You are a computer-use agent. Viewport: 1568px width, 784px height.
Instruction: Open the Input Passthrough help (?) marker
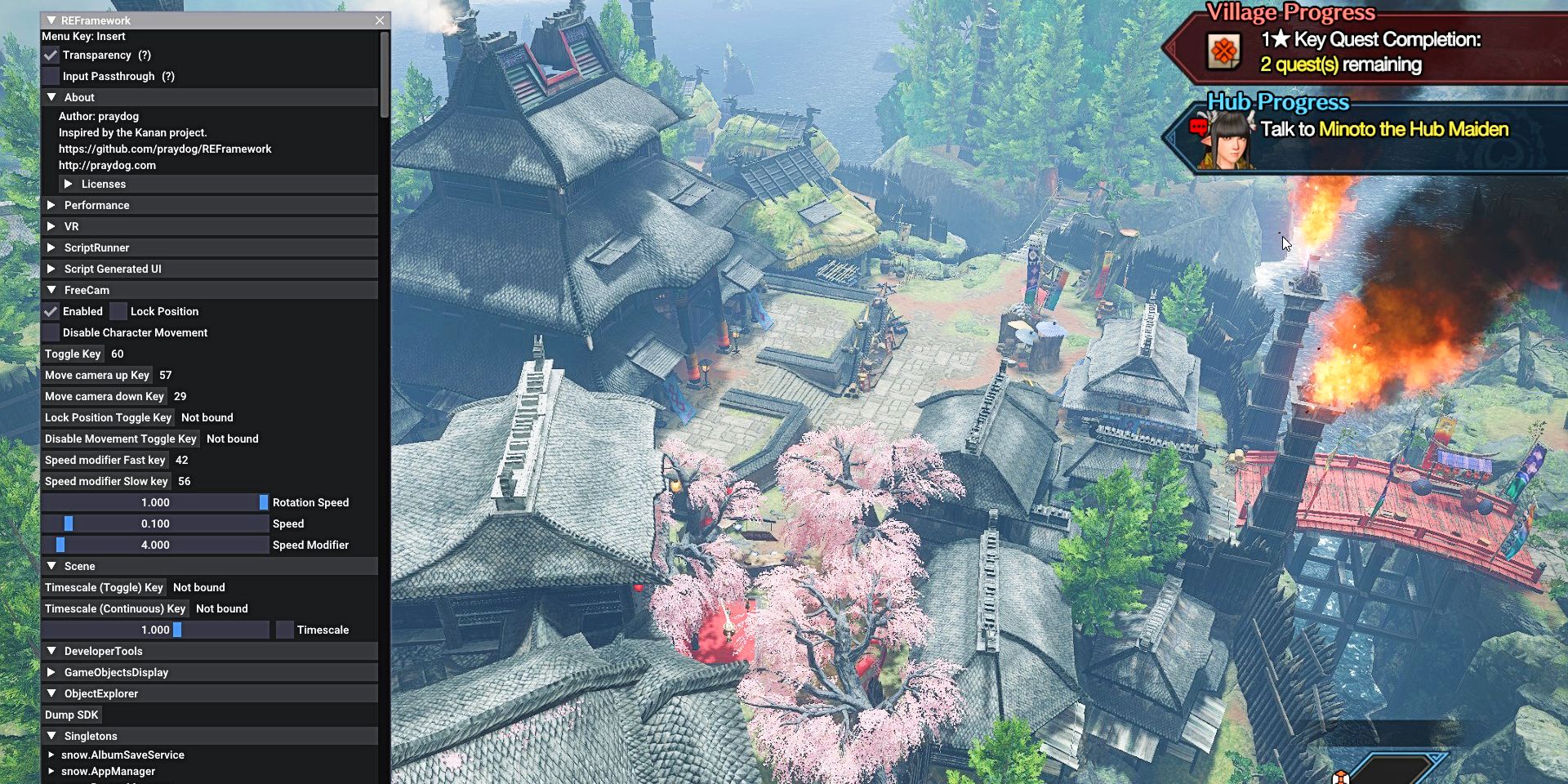click(x=169, y=76)
